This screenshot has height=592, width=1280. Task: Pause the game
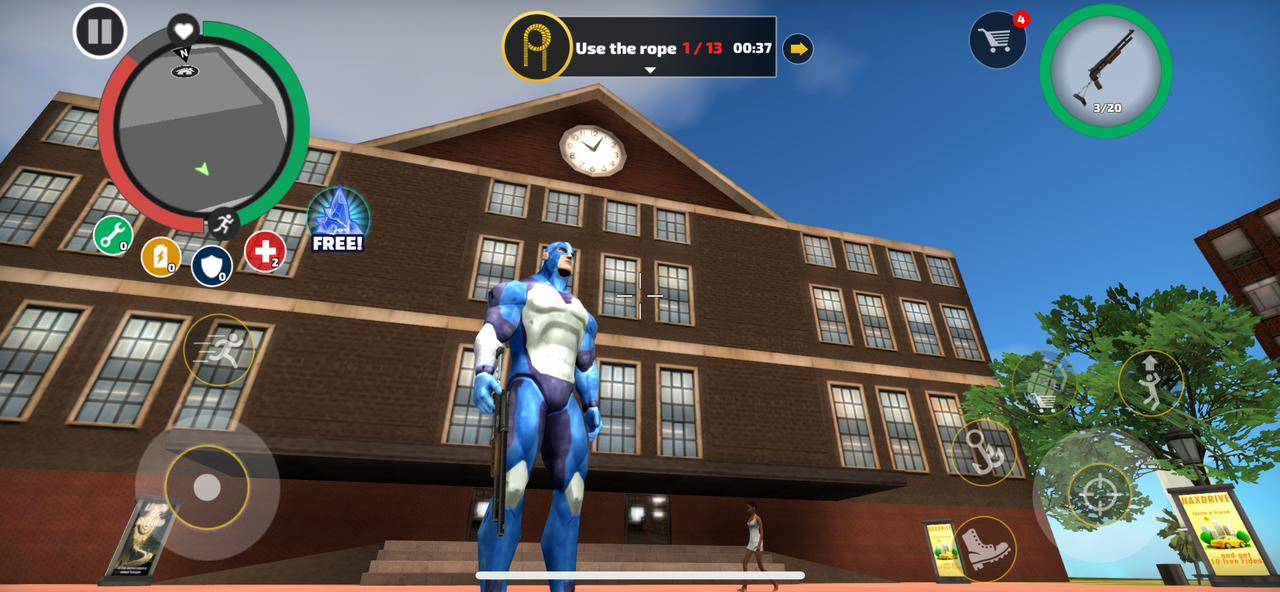(100, 31)
